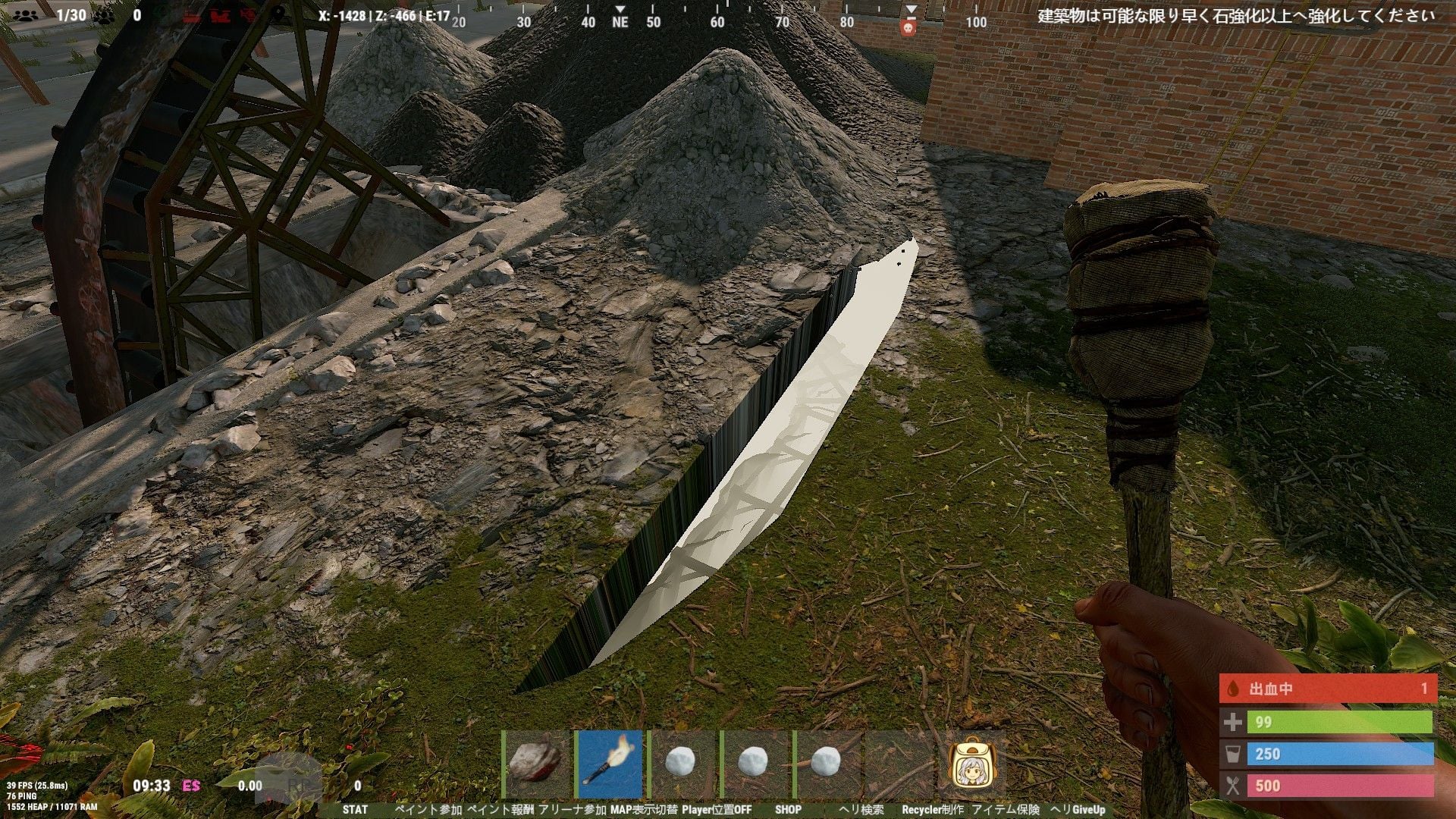Open the SHOP button
Viewport: 1456px width, 819px height.
(788, 810)
